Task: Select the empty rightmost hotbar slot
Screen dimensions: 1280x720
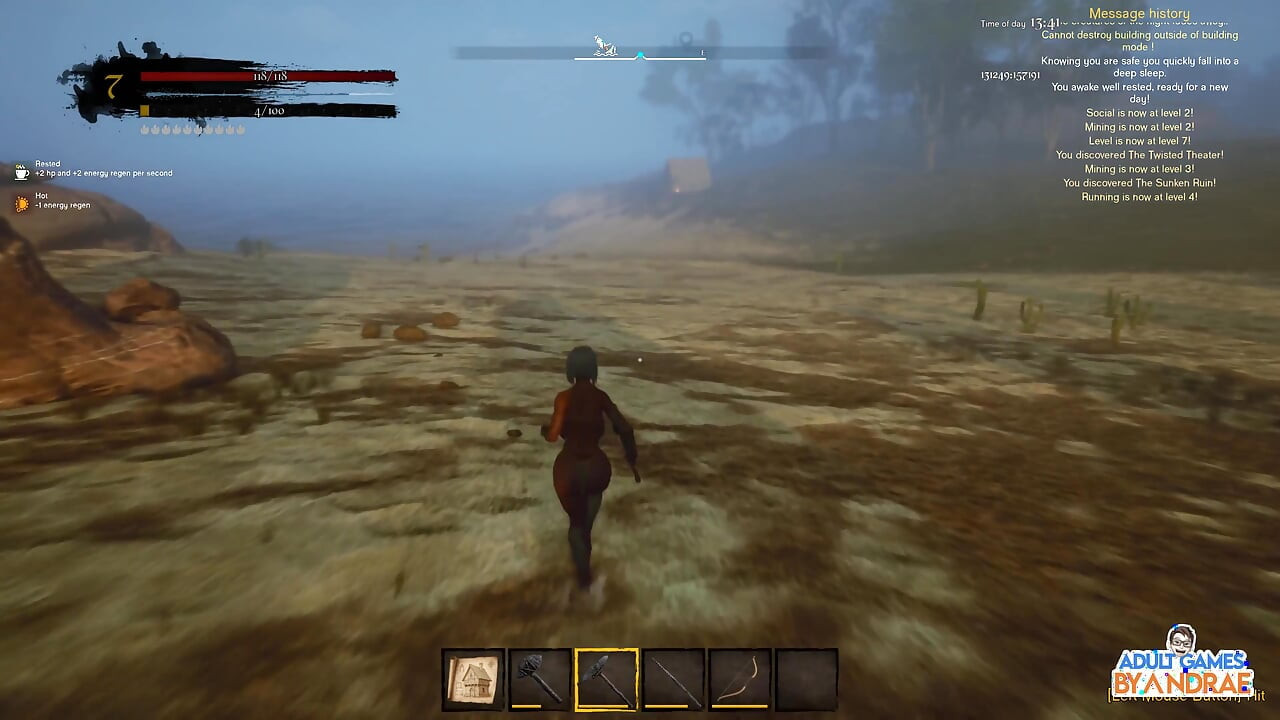Action: (x=808, y=677)
